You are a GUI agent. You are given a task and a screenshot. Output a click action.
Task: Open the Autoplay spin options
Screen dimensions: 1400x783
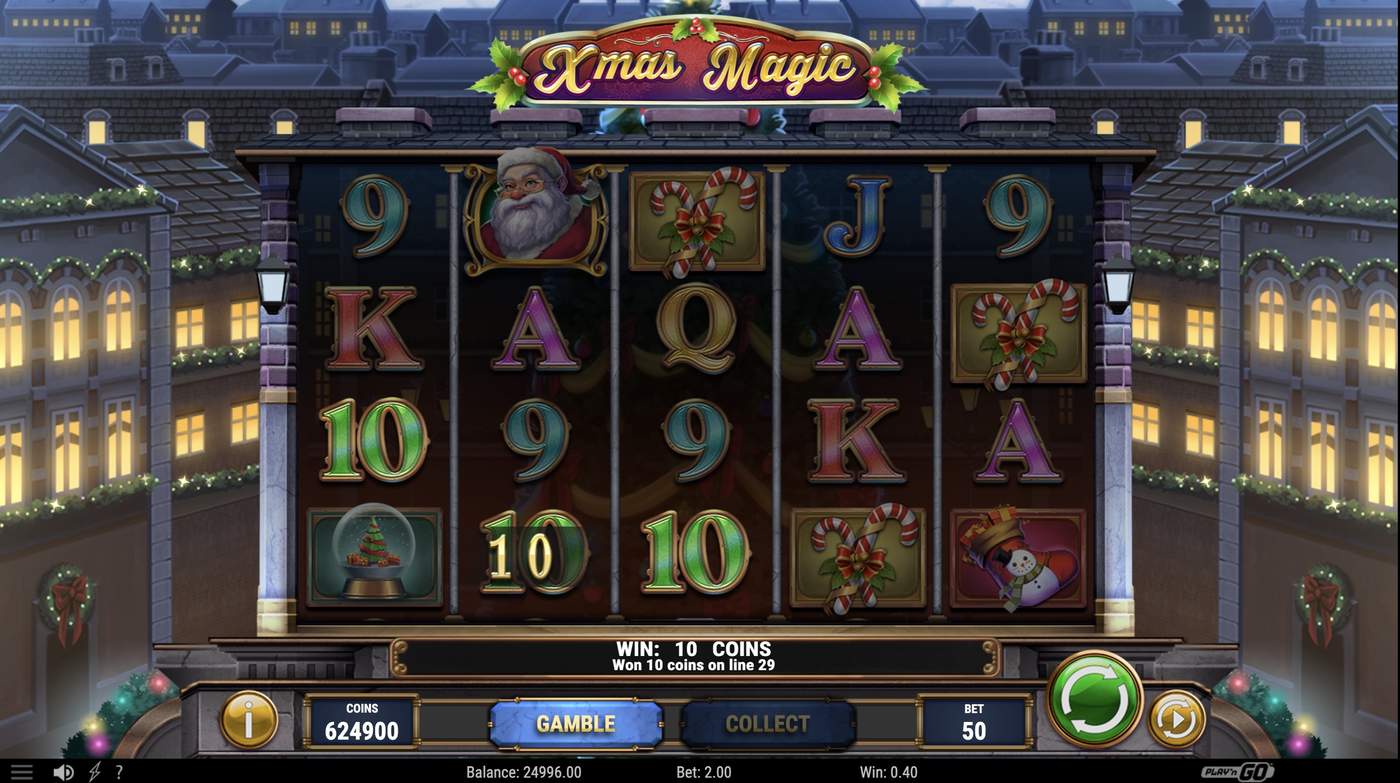[1178, 718]
